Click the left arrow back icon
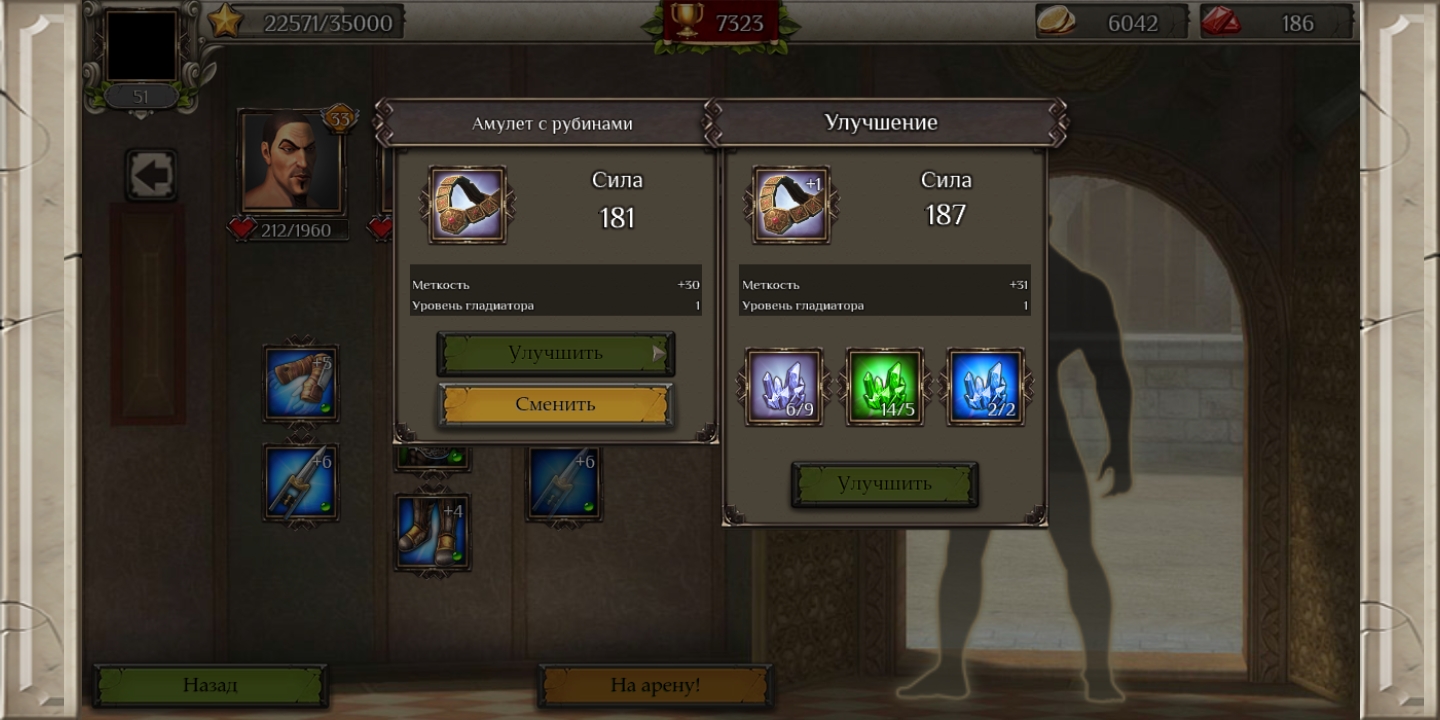The width and height of the screenshot is (1440, 720). (x=151, y=176)
